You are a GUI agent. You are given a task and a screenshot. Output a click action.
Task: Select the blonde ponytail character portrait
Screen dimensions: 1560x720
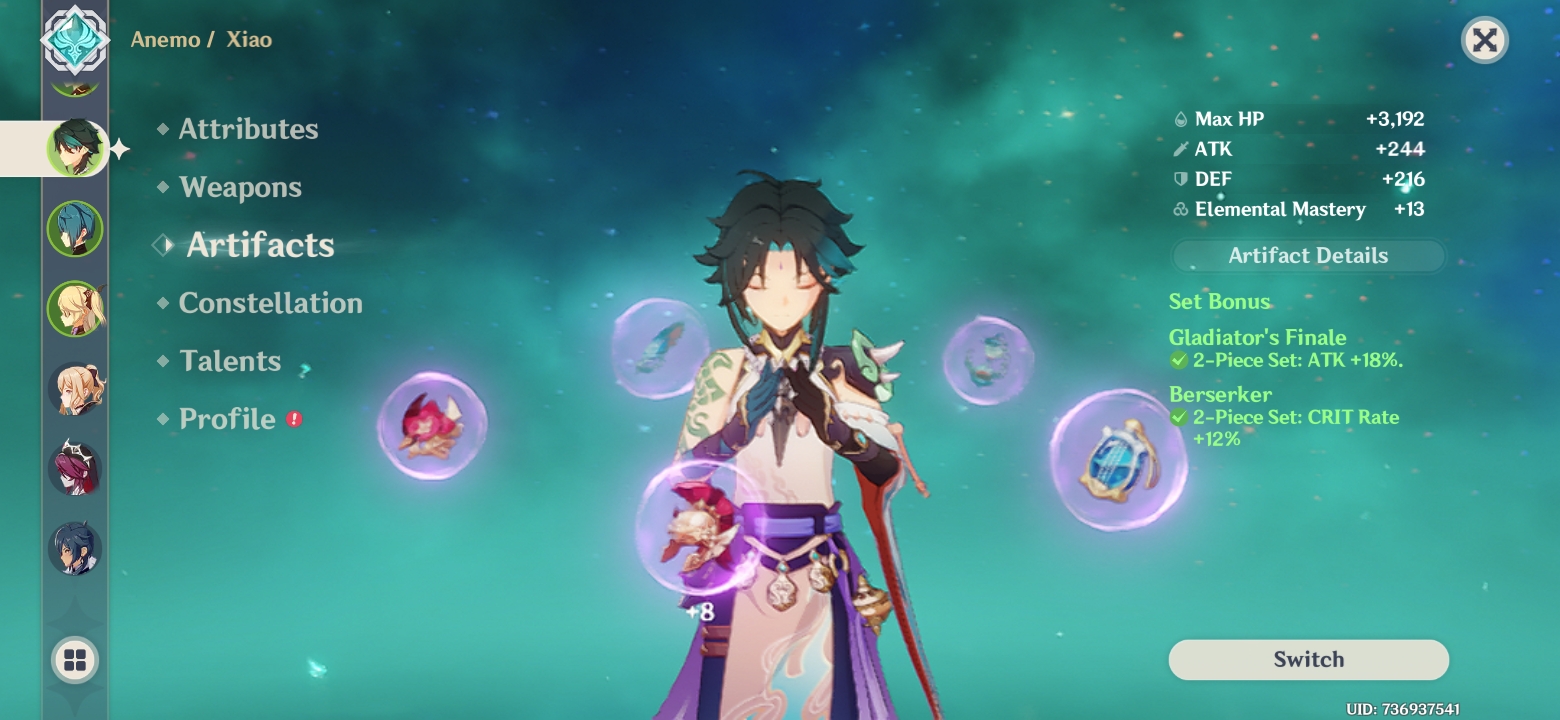(x=75, y=308)
